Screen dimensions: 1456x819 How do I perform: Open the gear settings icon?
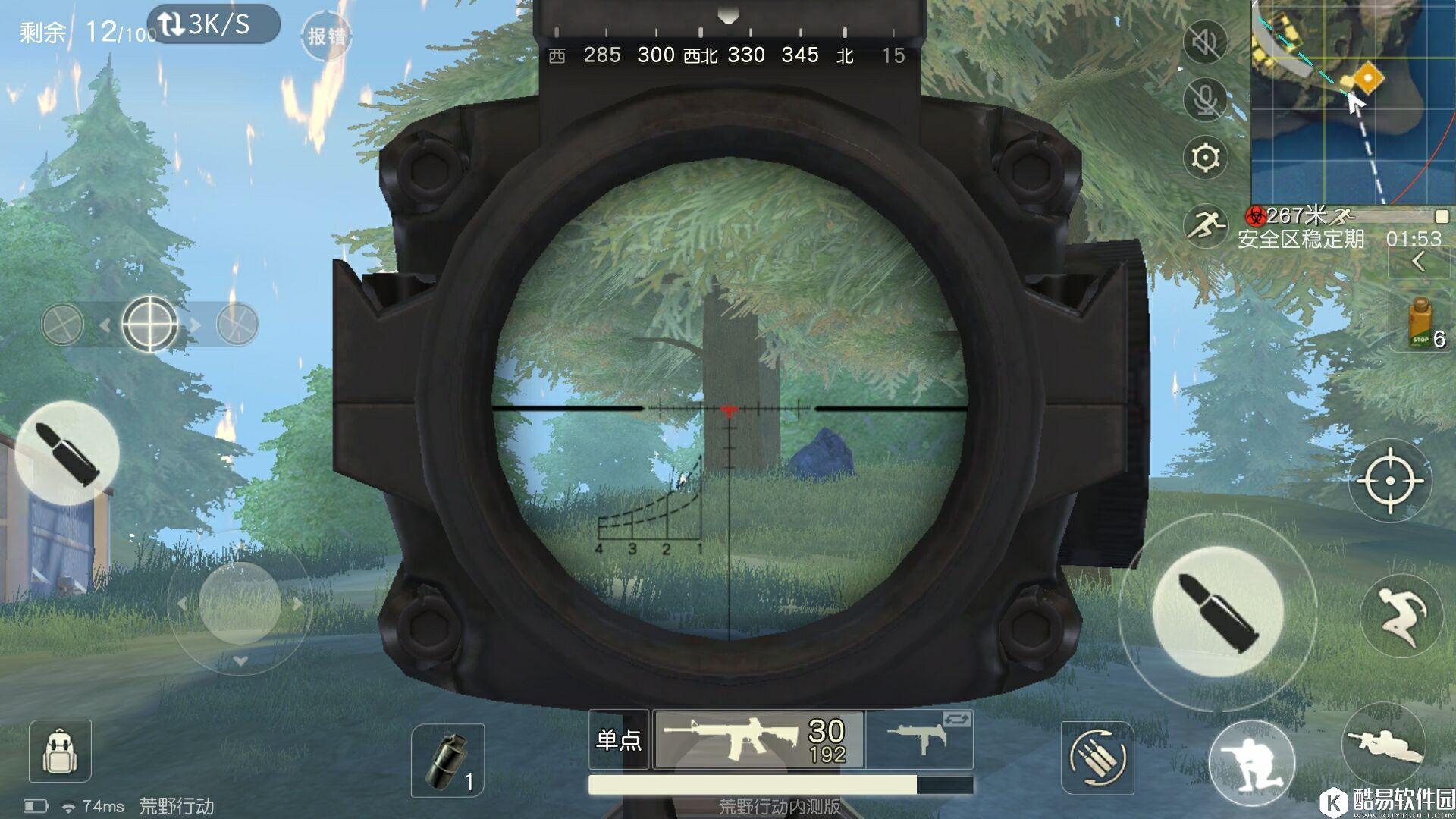(1205, 158)
